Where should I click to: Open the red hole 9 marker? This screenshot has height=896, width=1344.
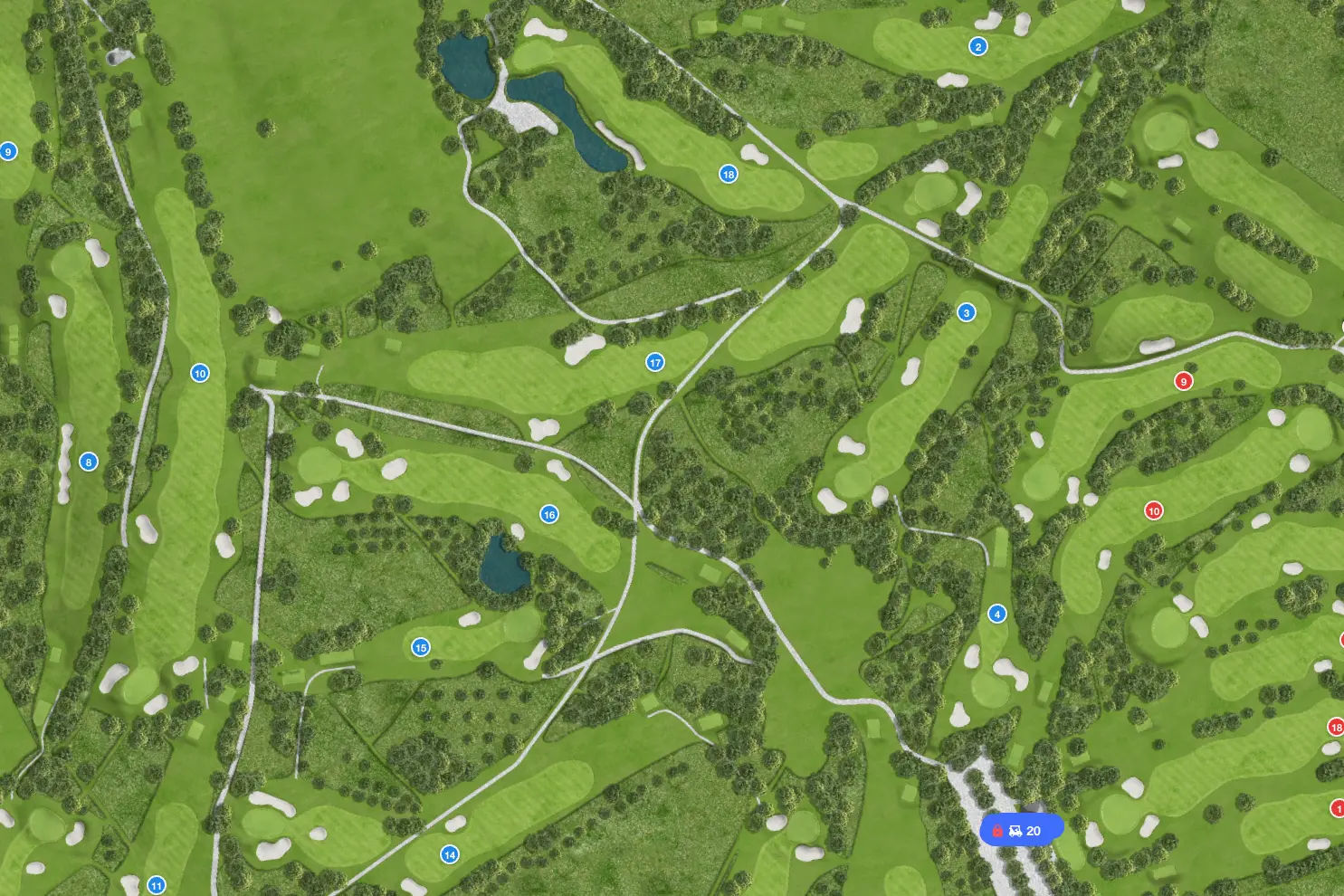click(1184, 381)
